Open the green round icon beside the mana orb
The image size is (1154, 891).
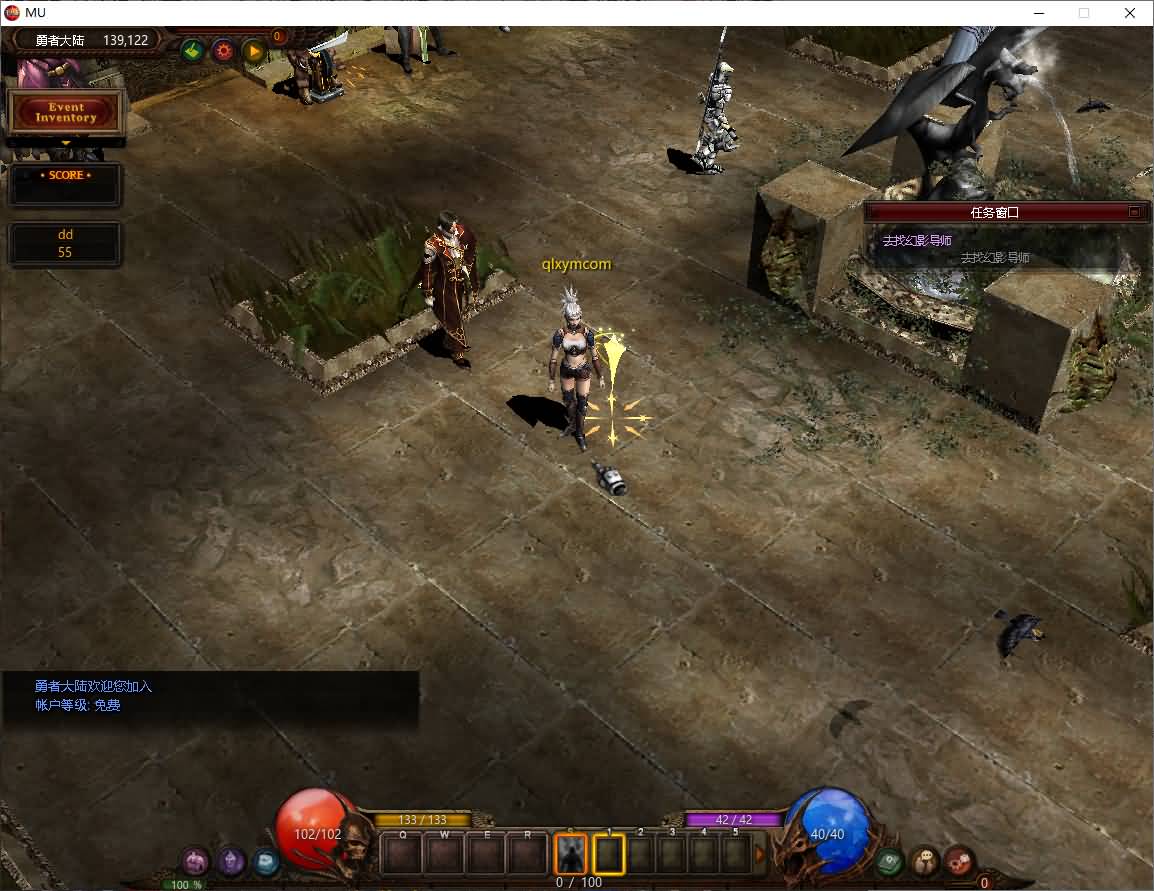tap(889, 860)
